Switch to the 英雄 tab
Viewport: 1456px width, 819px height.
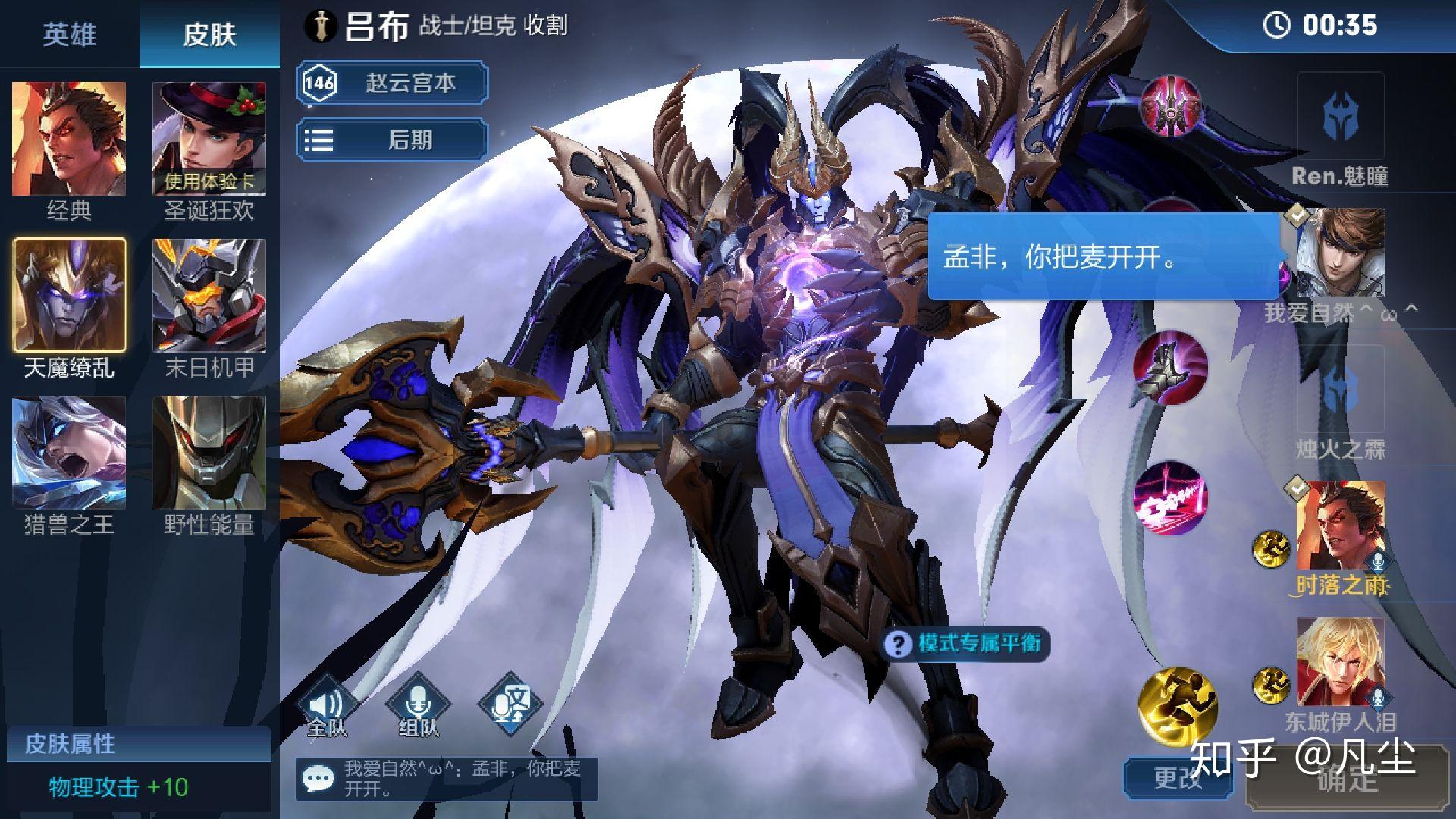(69, 35)
